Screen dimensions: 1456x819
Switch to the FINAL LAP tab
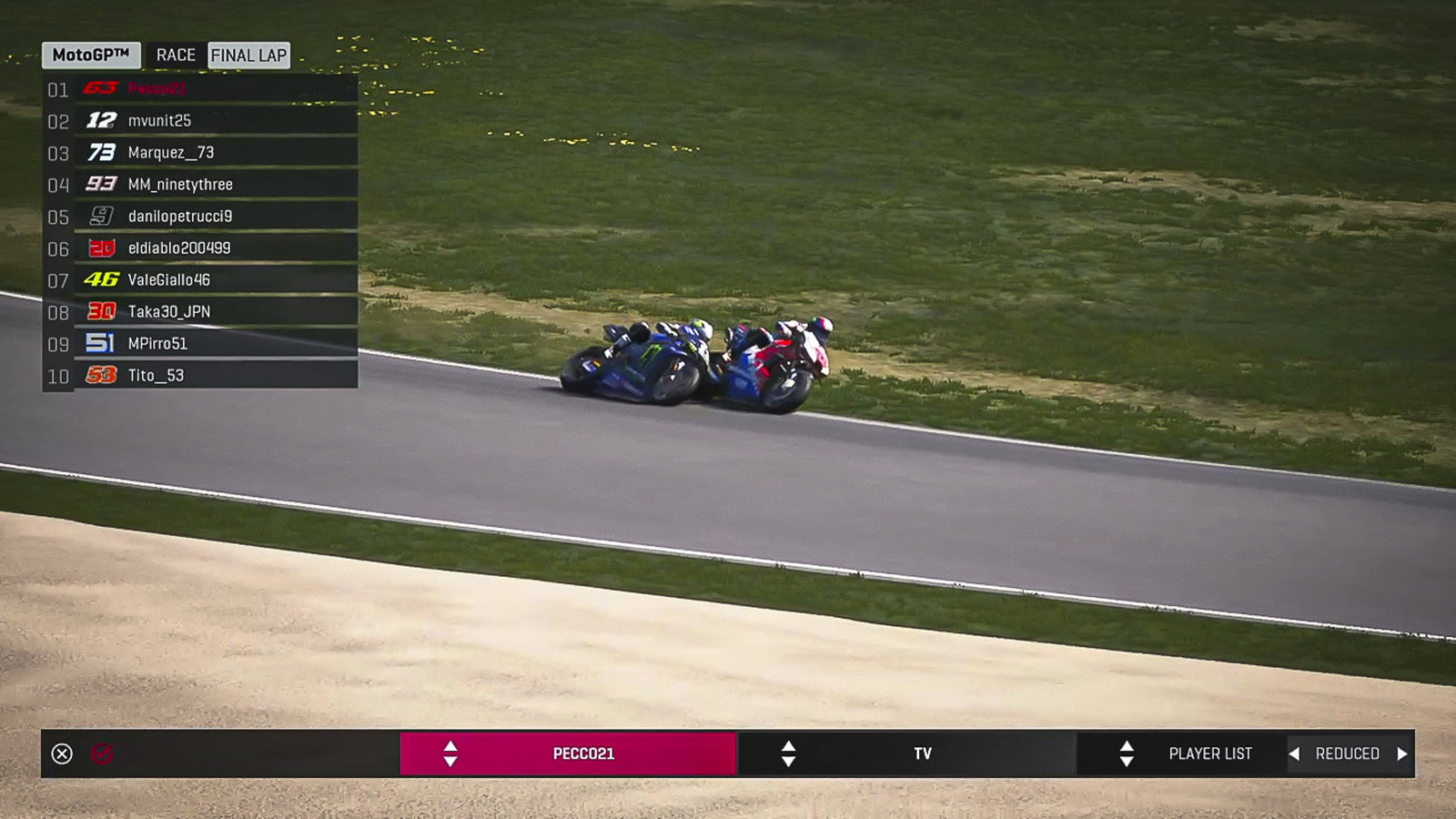click(248, 55)
